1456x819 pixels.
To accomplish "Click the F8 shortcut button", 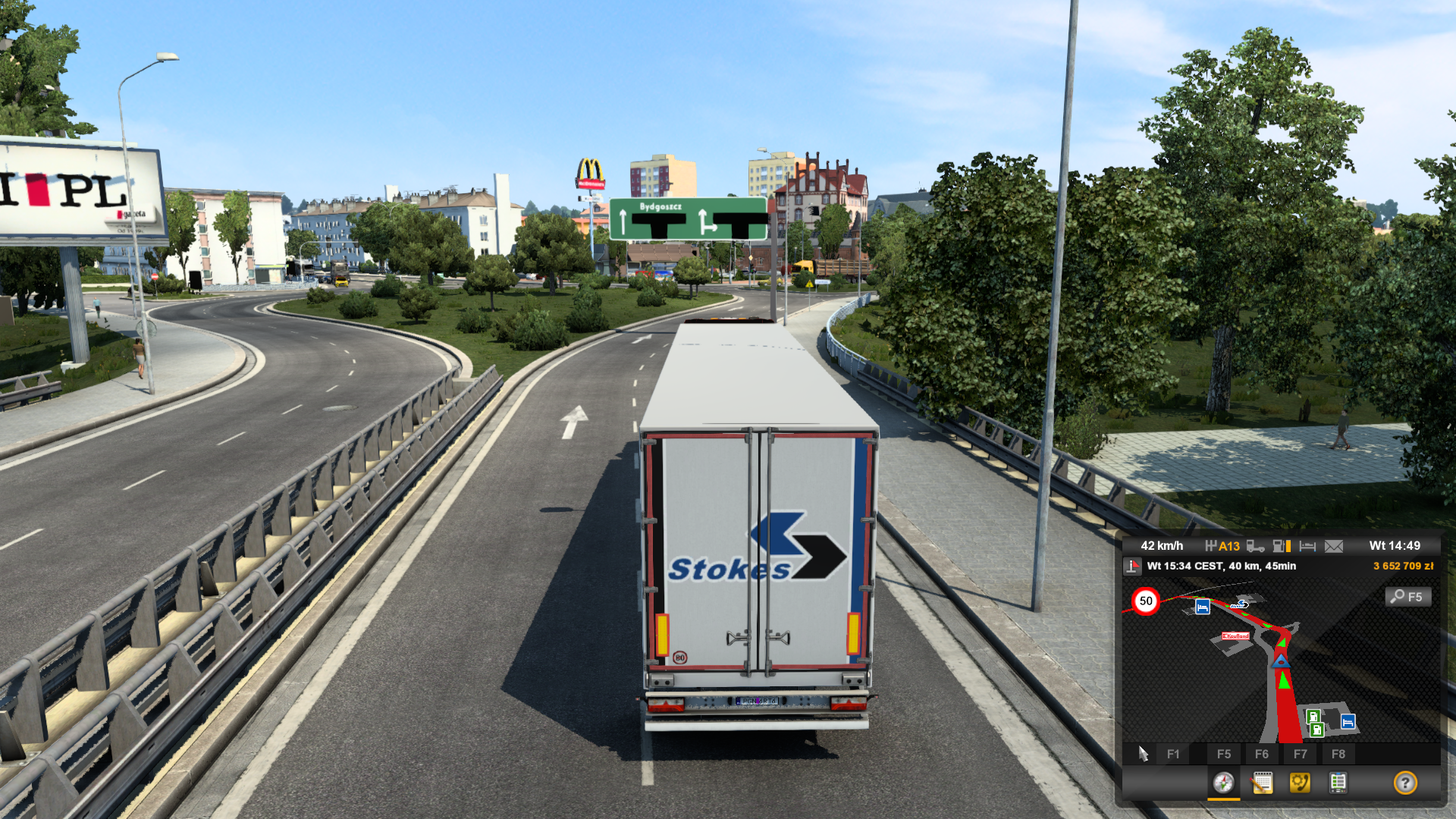I will (1338, 754).
